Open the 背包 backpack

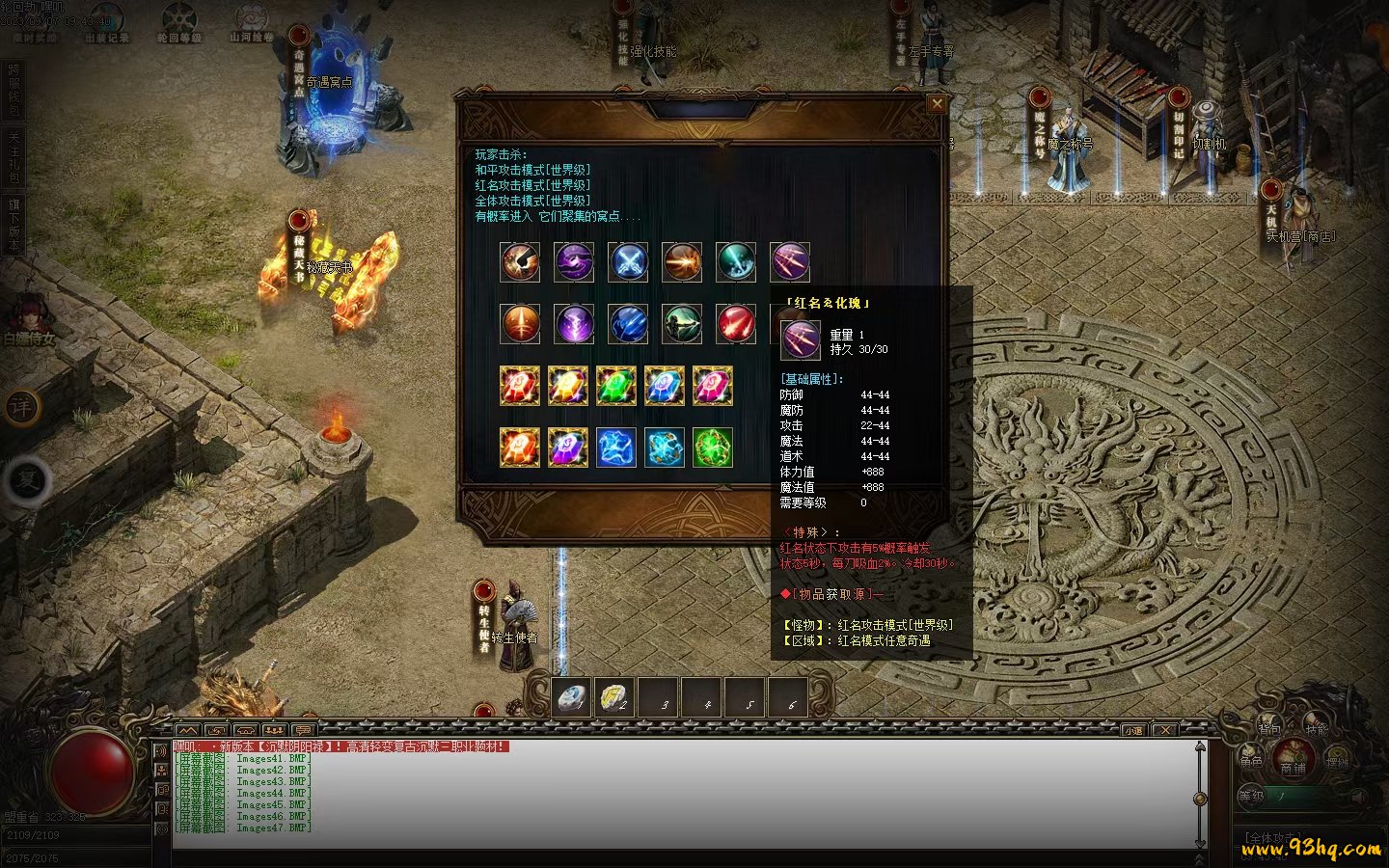(1268, 728)
